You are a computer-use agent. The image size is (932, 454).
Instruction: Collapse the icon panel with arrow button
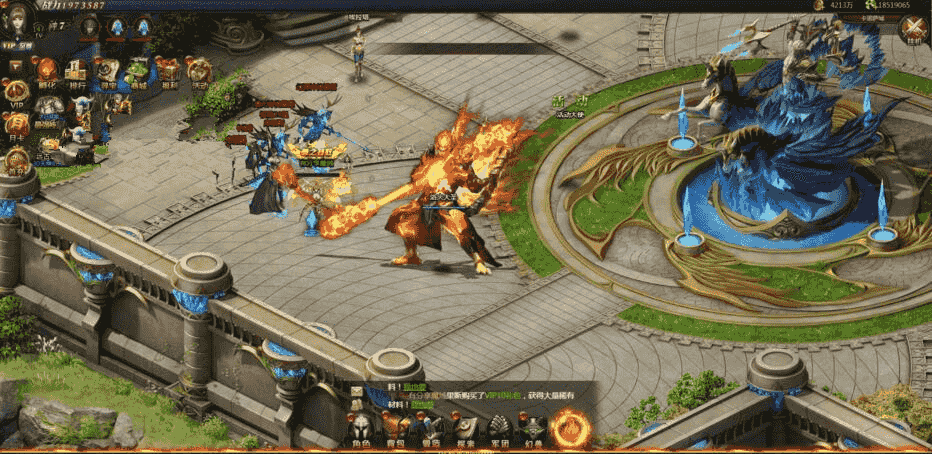pyautogui.click(x=17, y=66)
